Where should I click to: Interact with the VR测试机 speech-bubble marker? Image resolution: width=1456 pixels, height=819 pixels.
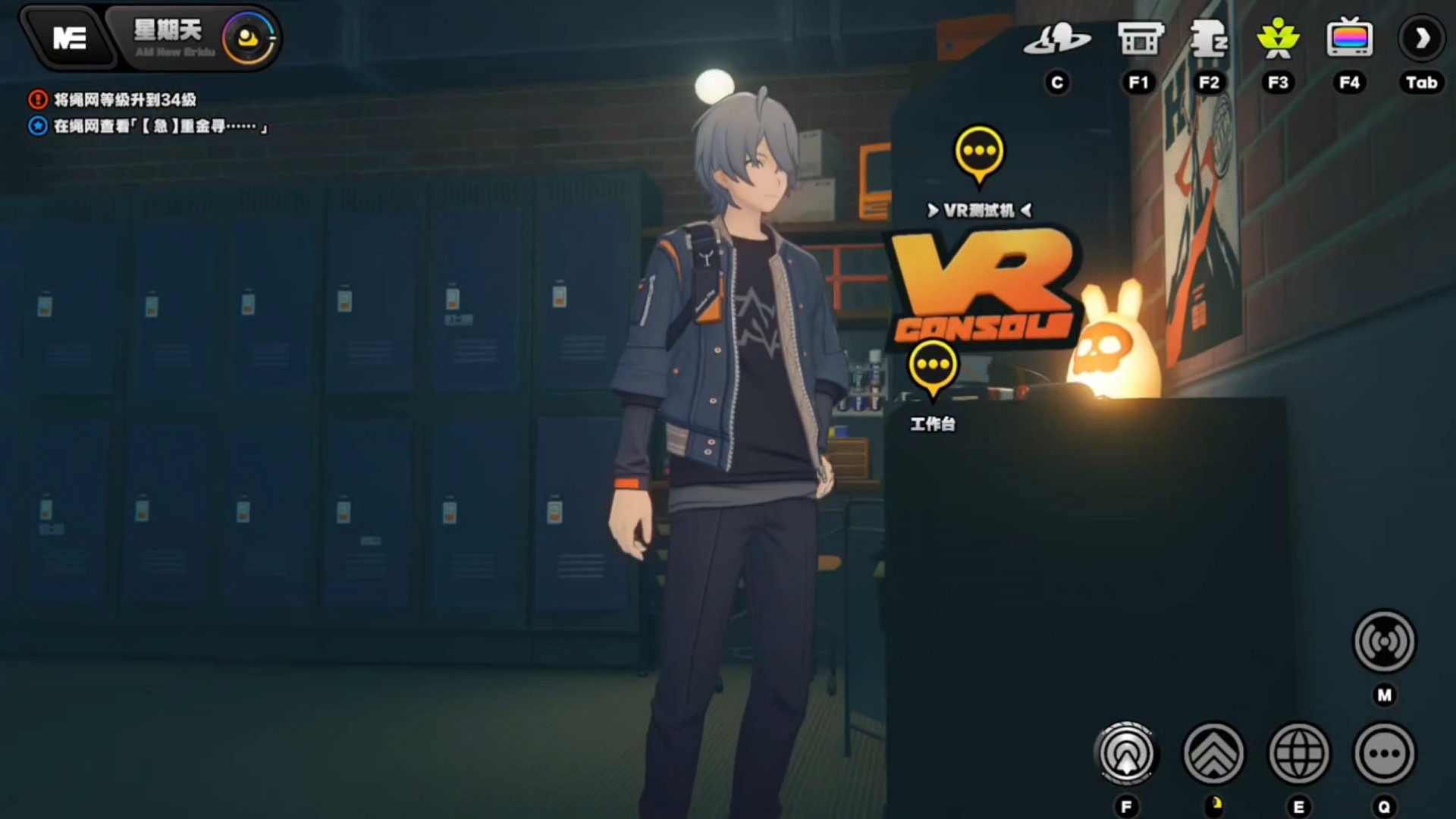979,153
